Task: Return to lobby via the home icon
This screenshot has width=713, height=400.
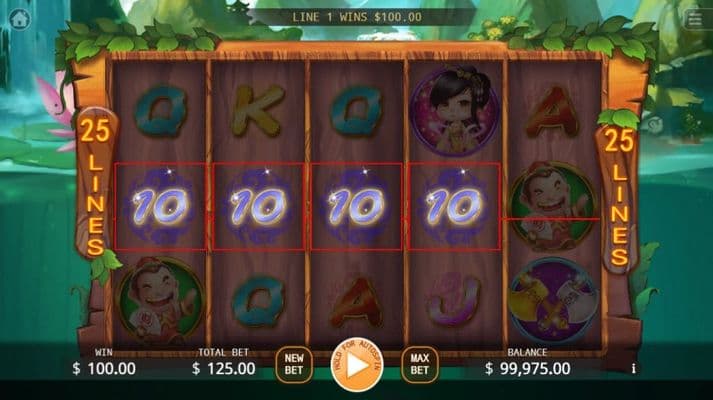Action: (18, 19)
